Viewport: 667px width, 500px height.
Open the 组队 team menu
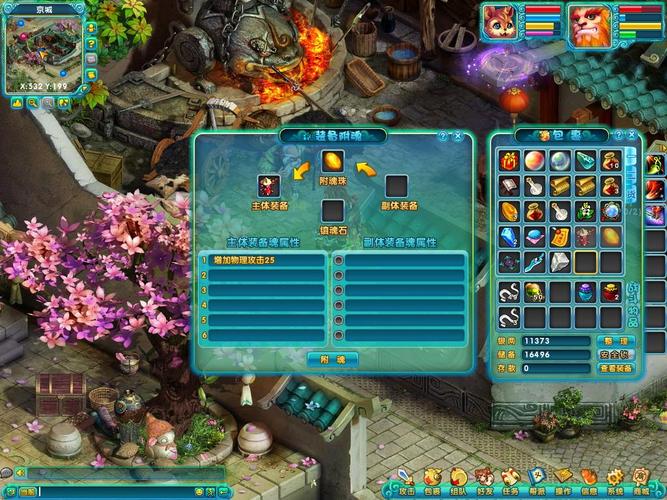pos(458,478)
